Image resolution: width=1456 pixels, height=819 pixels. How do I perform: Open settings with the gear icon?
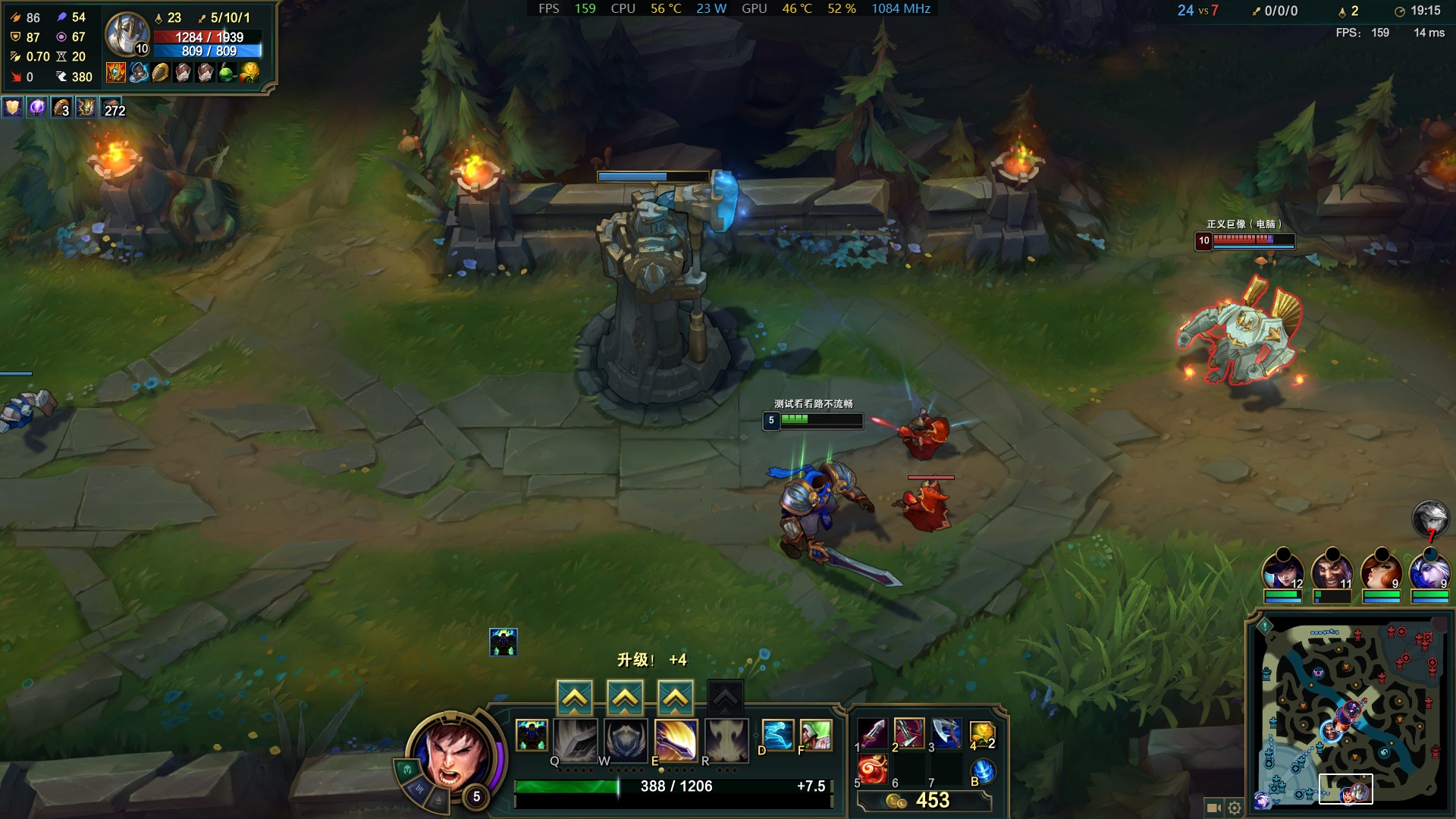(x=1235, y=808)
